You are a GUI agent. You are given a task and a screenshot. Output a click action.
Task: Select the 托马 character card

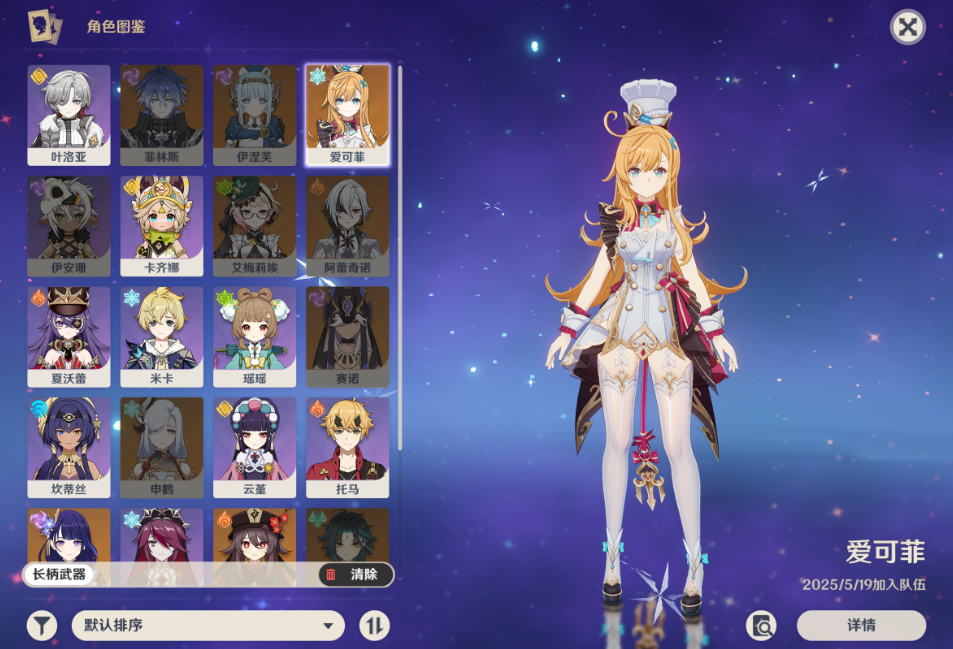(x=347, y=447)
